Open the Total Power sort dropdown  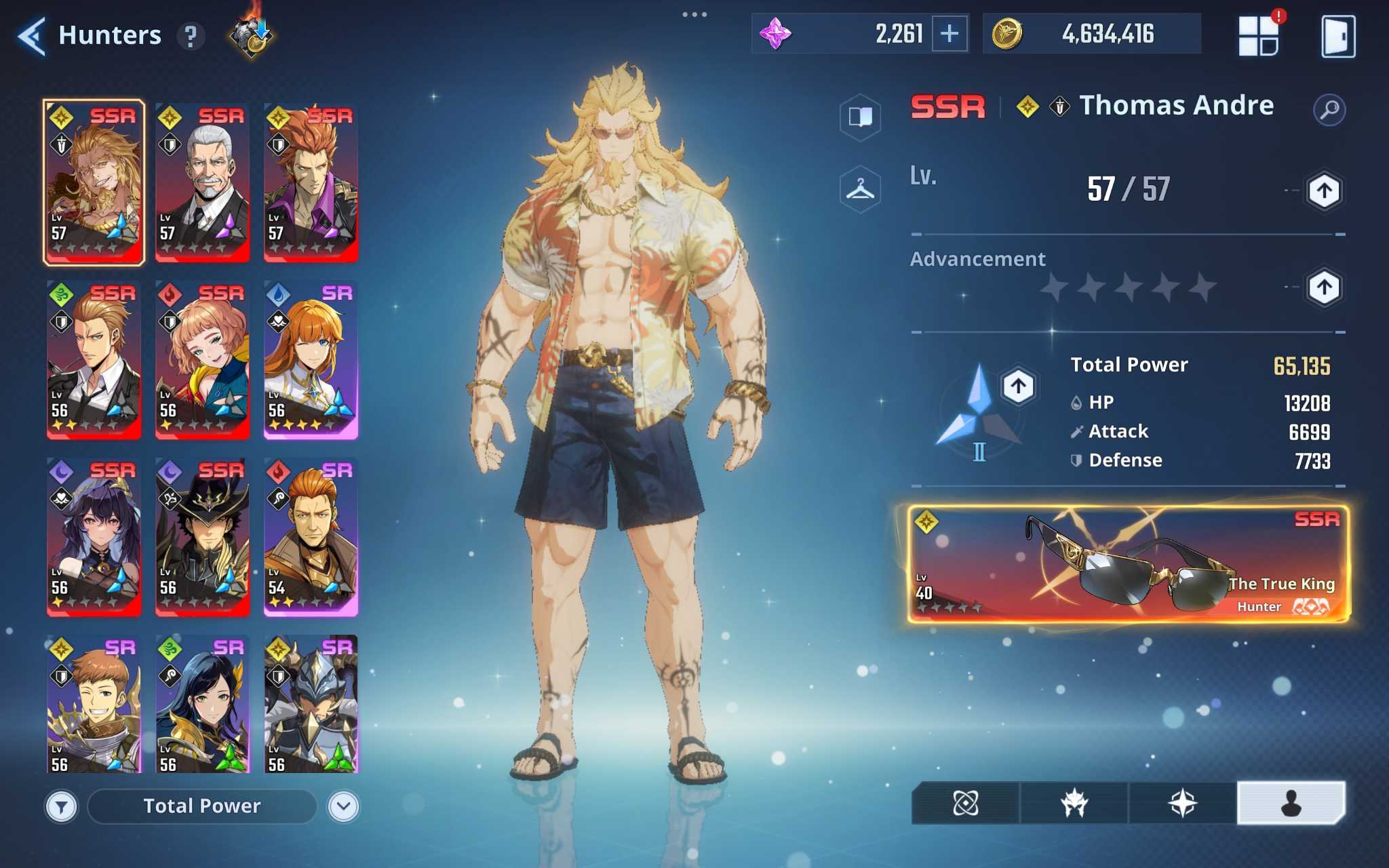coord(202,806)
